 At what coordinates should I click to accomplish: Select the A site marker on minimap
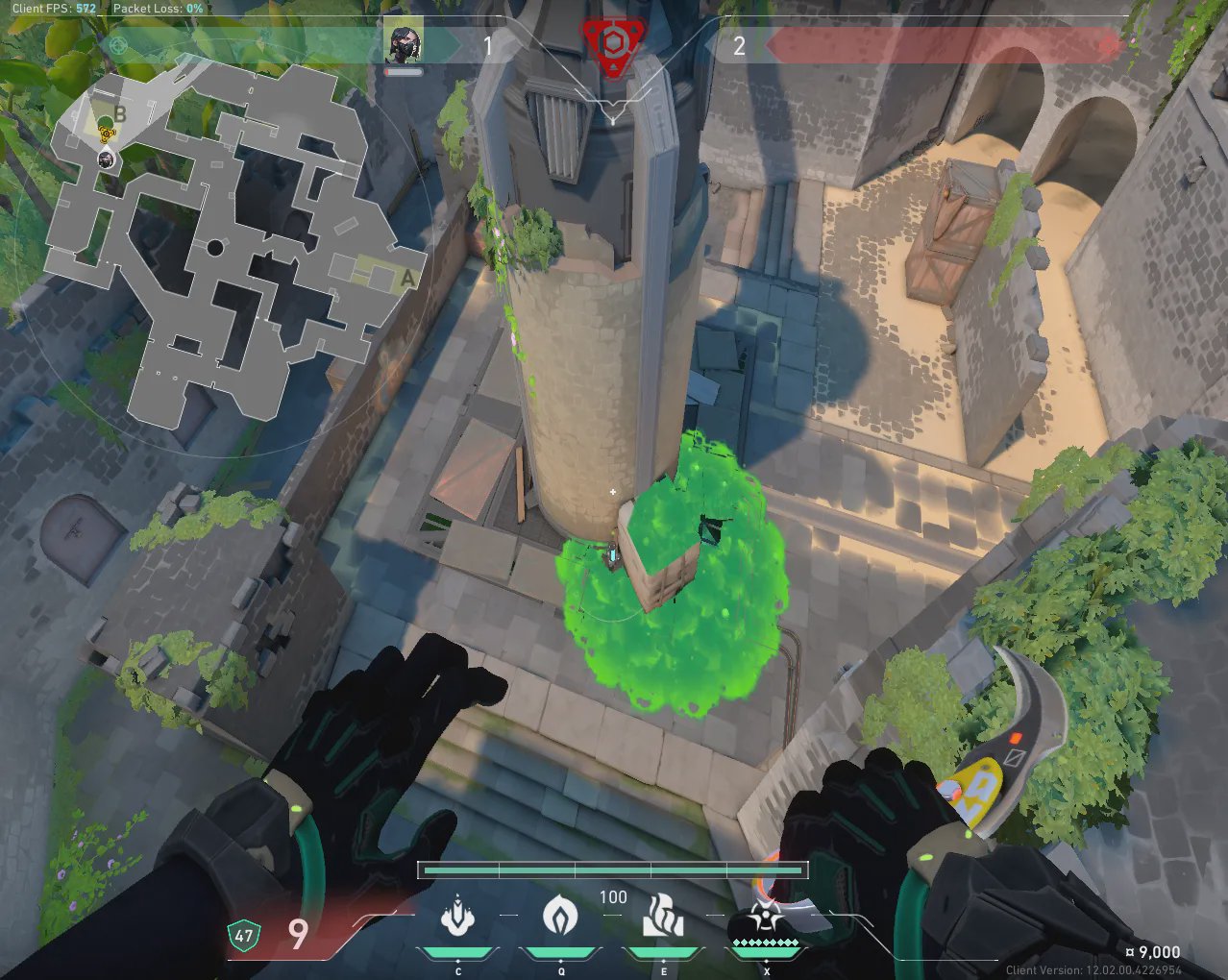pos(406,278)
